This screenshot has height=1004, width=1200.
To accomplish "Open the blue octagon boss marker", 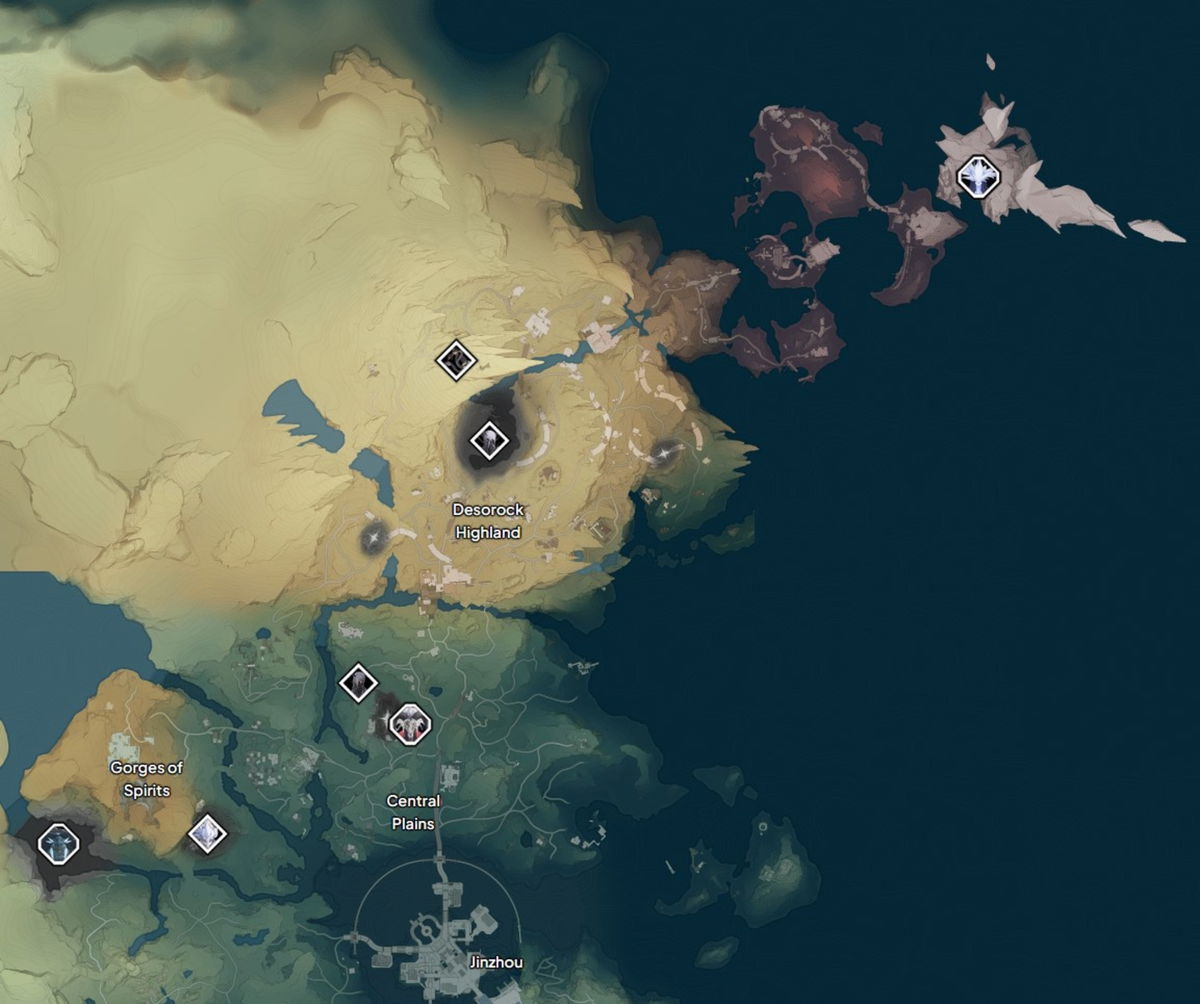I will tap(58, 842).
